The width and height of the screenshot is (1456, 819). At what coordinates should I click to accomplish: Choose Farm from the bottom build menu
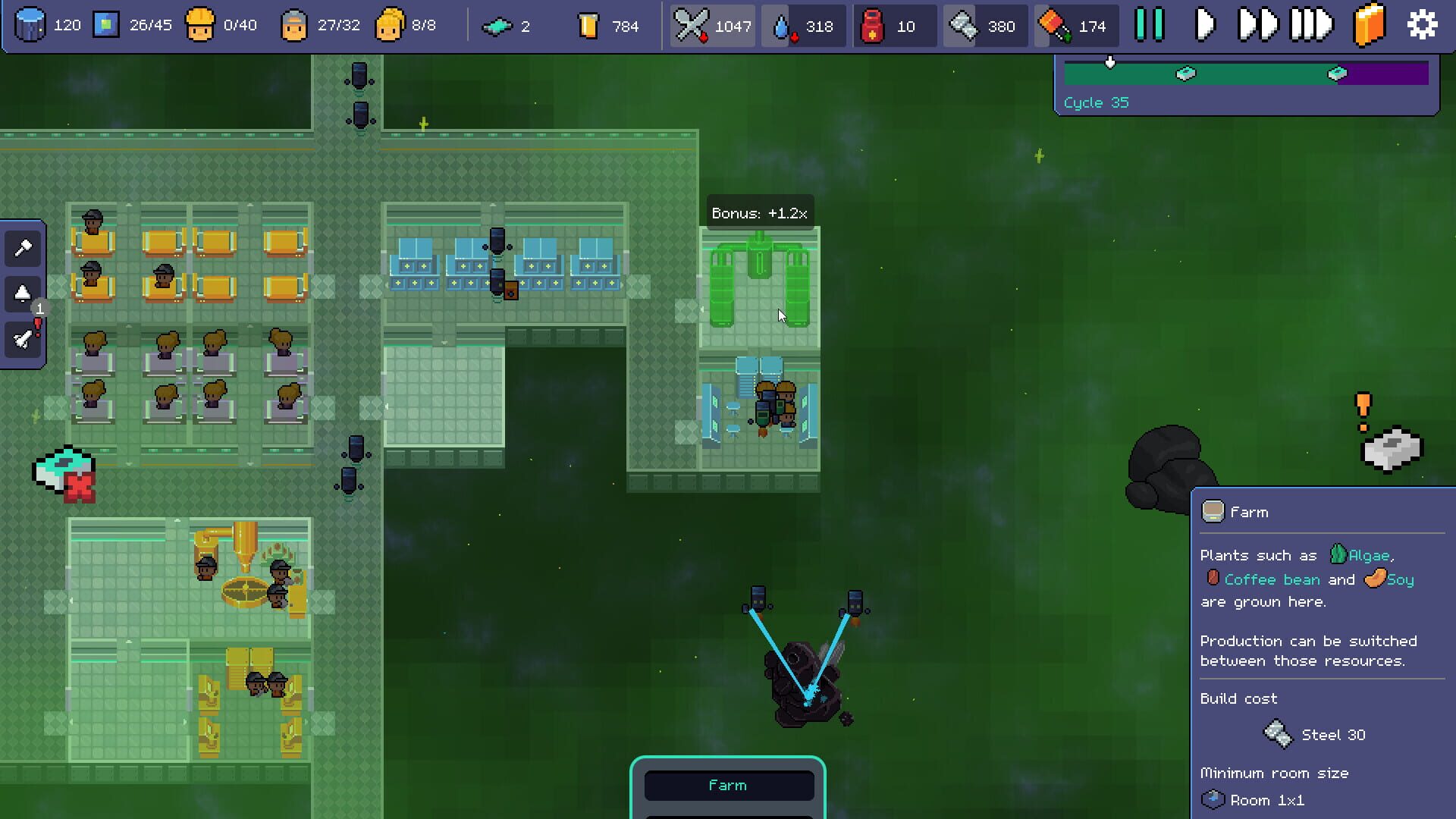pos(728,785)
